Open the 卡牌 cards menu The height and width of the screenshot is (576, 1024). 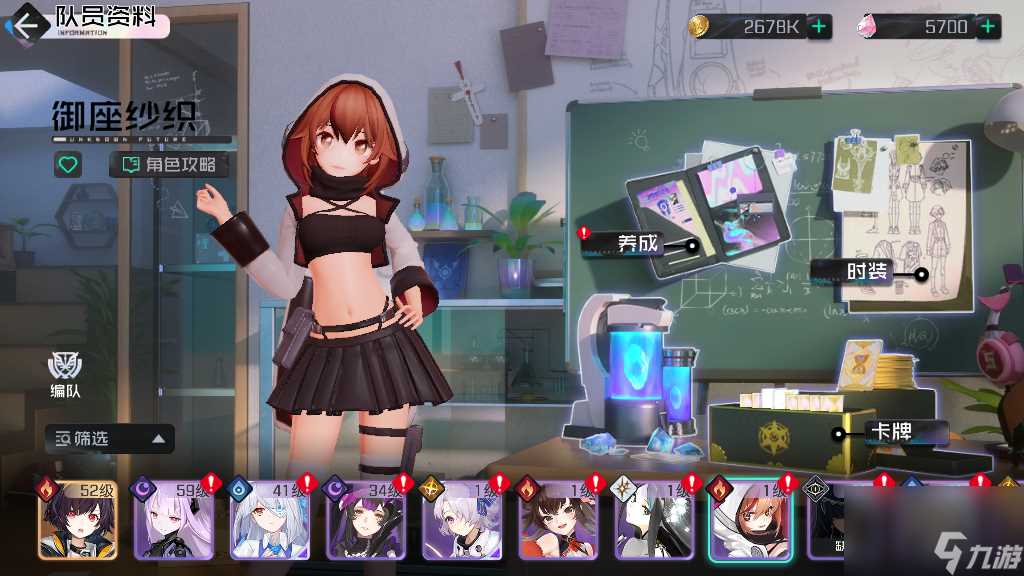point(892,434)
